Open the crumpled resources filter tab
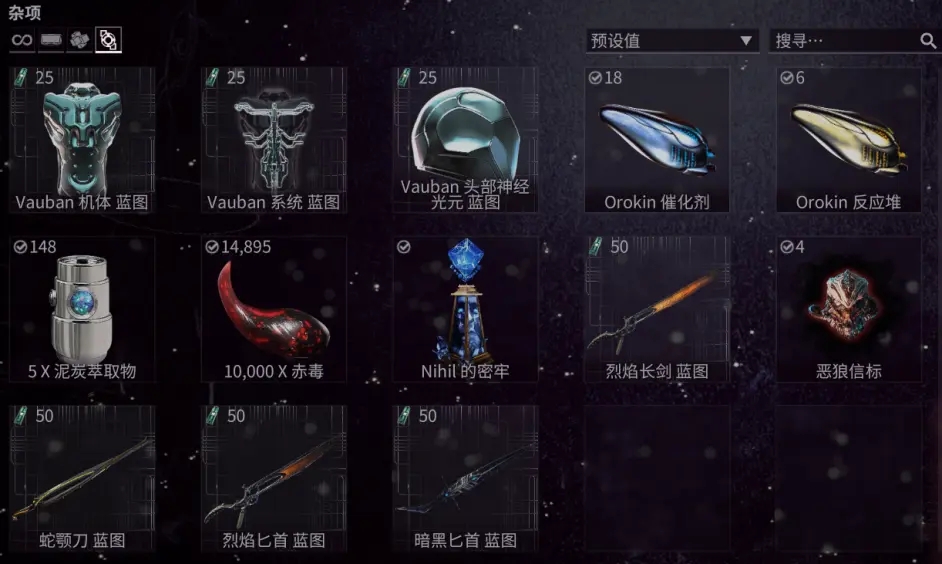The height and width of the screenshot is (564, 942). [x=79, y=40]
